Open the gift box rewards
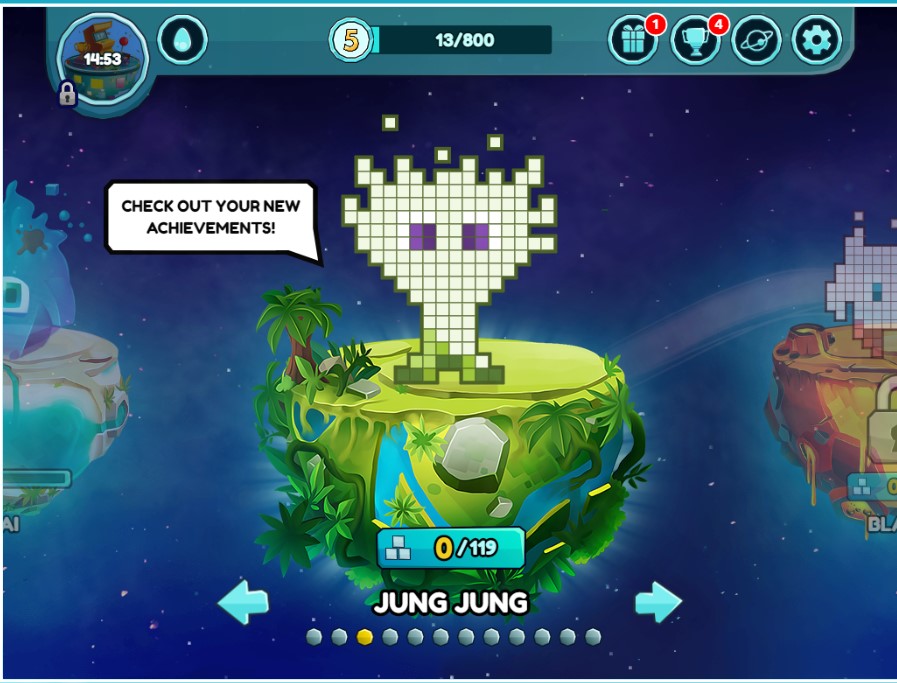 633,41
